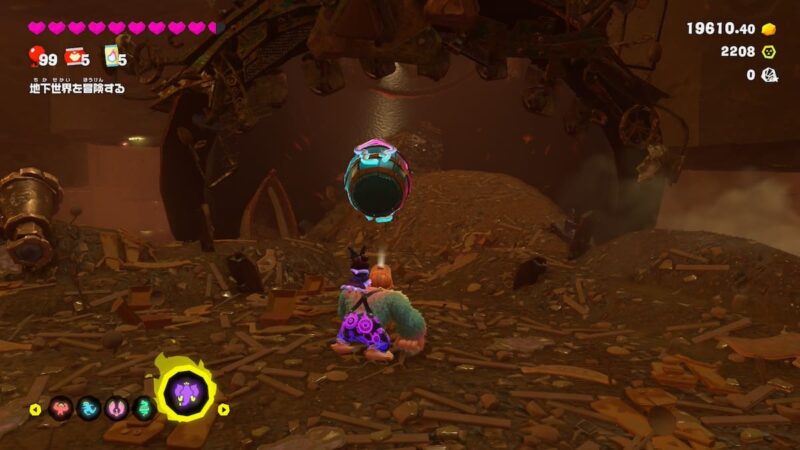Click the right arrow of transformation selector
Viewport: 800px width, 450px height.
pyautogui.click(x=224, y=408)
